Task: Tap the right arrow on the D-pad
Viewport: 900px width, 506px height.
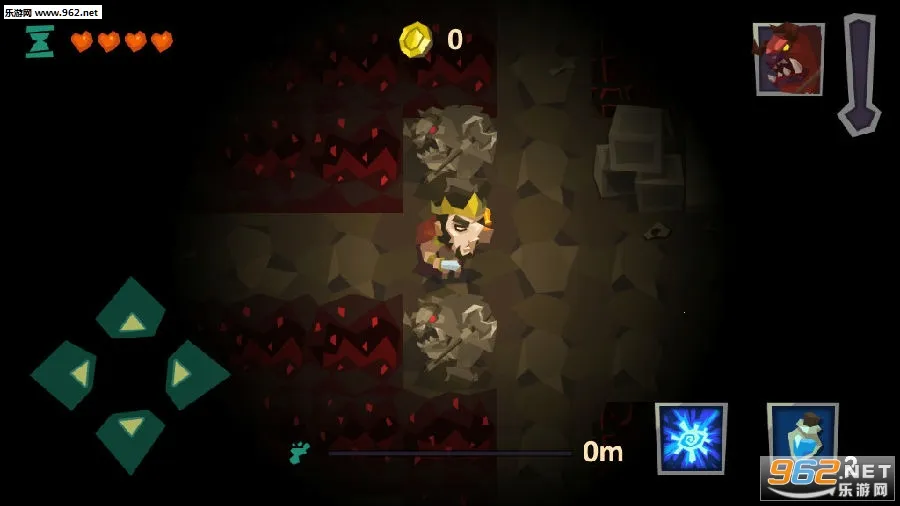Action: click(193, 374)
